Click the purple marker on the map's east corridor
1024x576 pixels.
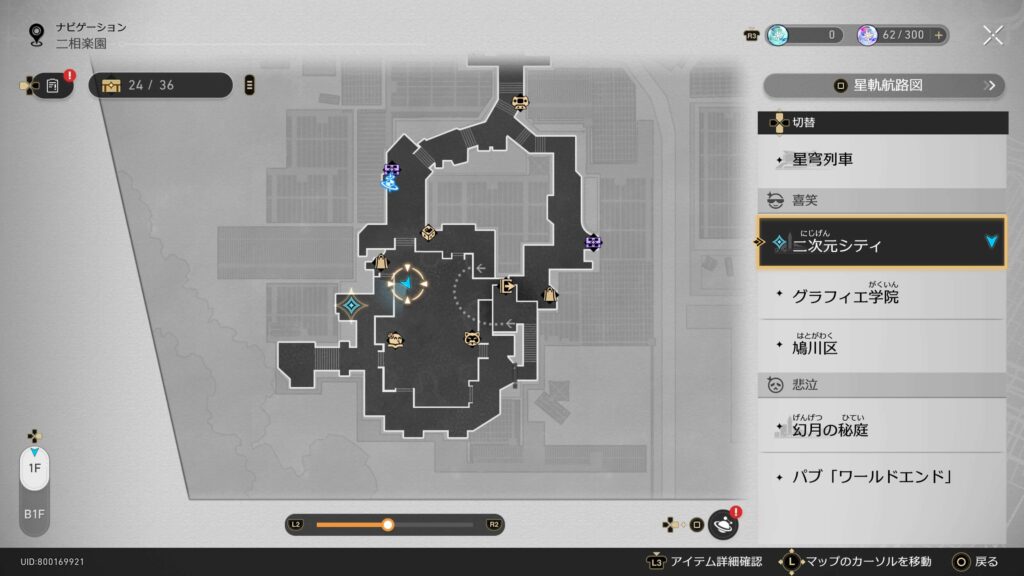pyautogui.click(x=593, y=242)
